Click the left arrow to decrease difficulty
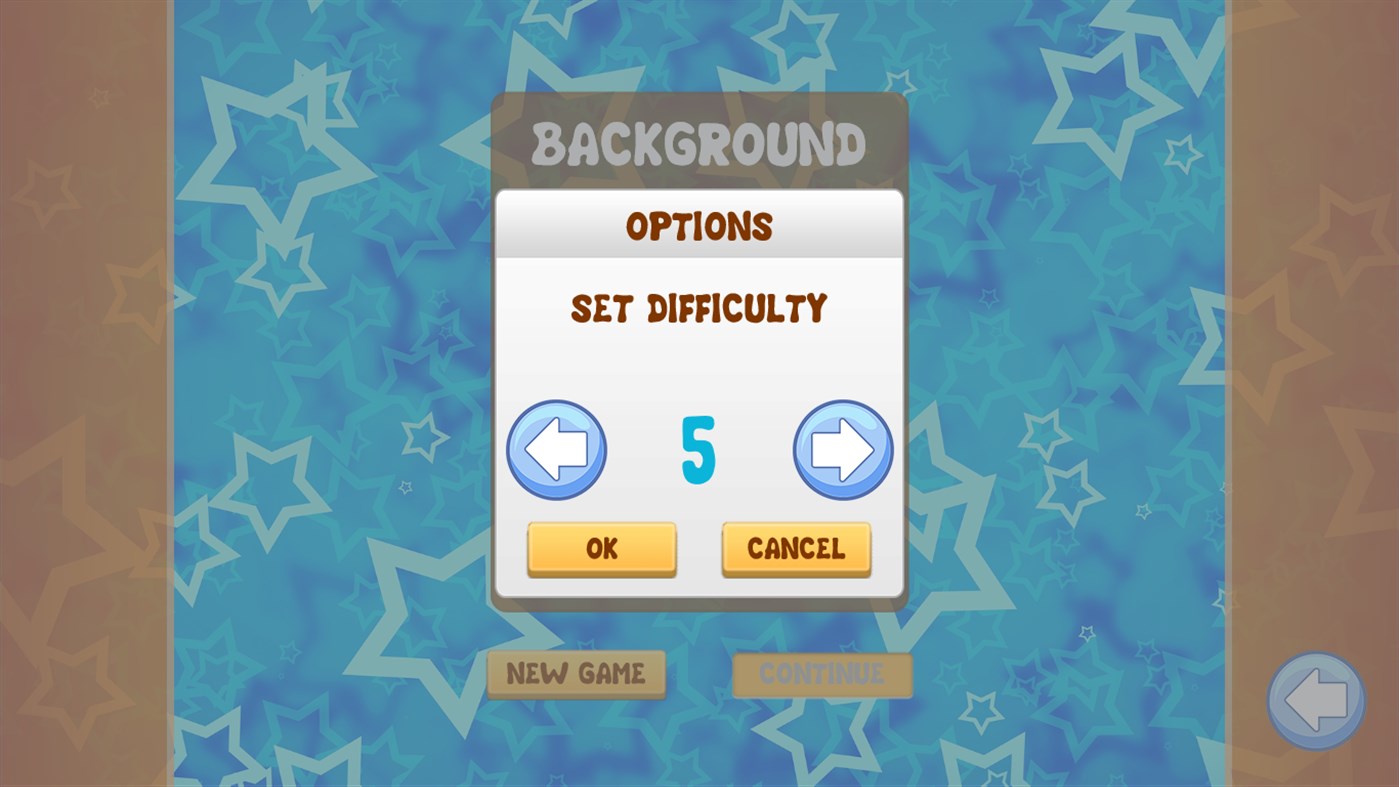 (557, 450)
